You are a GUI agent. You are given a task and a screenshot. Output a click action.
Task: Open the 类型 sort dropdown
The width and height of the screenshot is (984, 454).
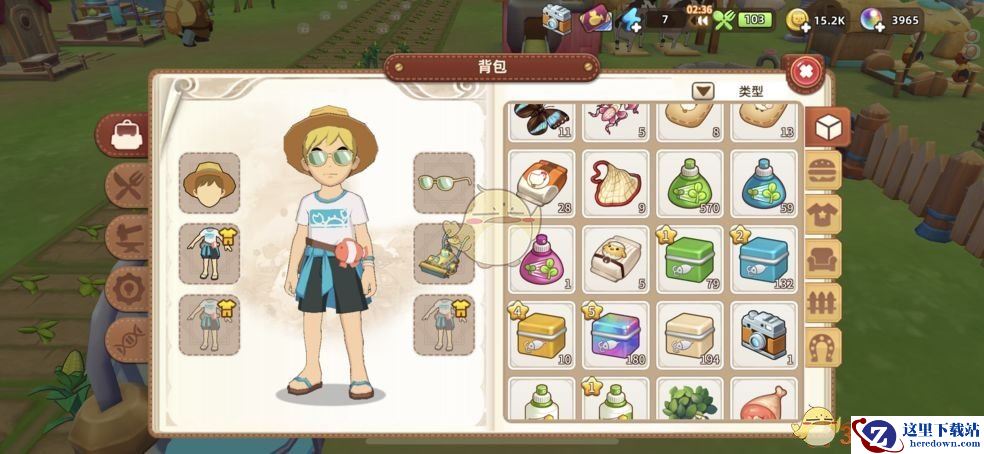(704, 90)
